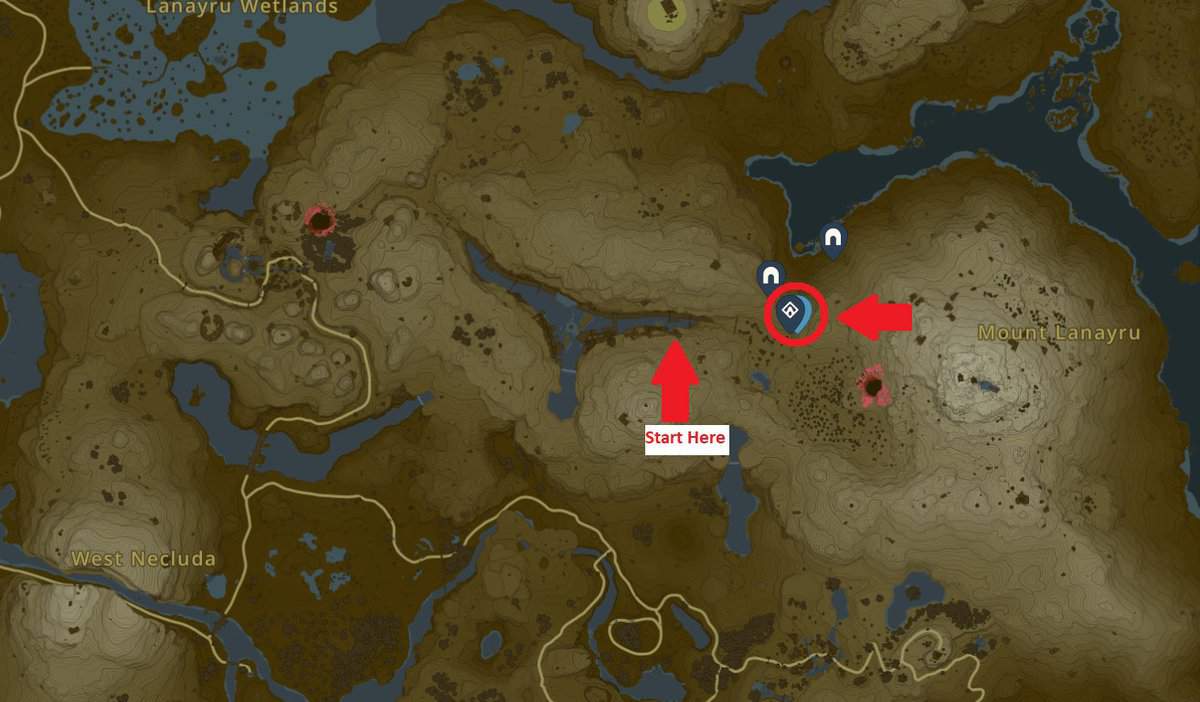Choose the cave marker on the lake shore

832,239
